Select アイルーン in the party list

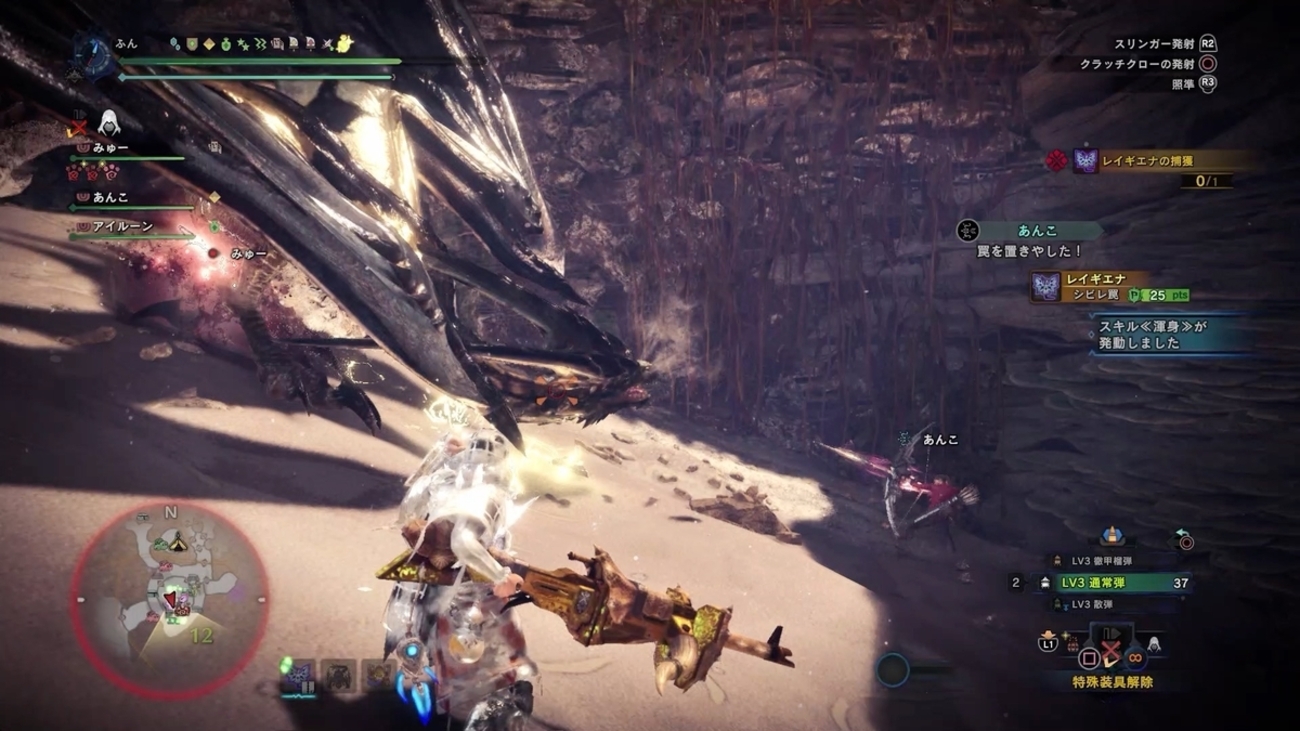click(123, 227)
